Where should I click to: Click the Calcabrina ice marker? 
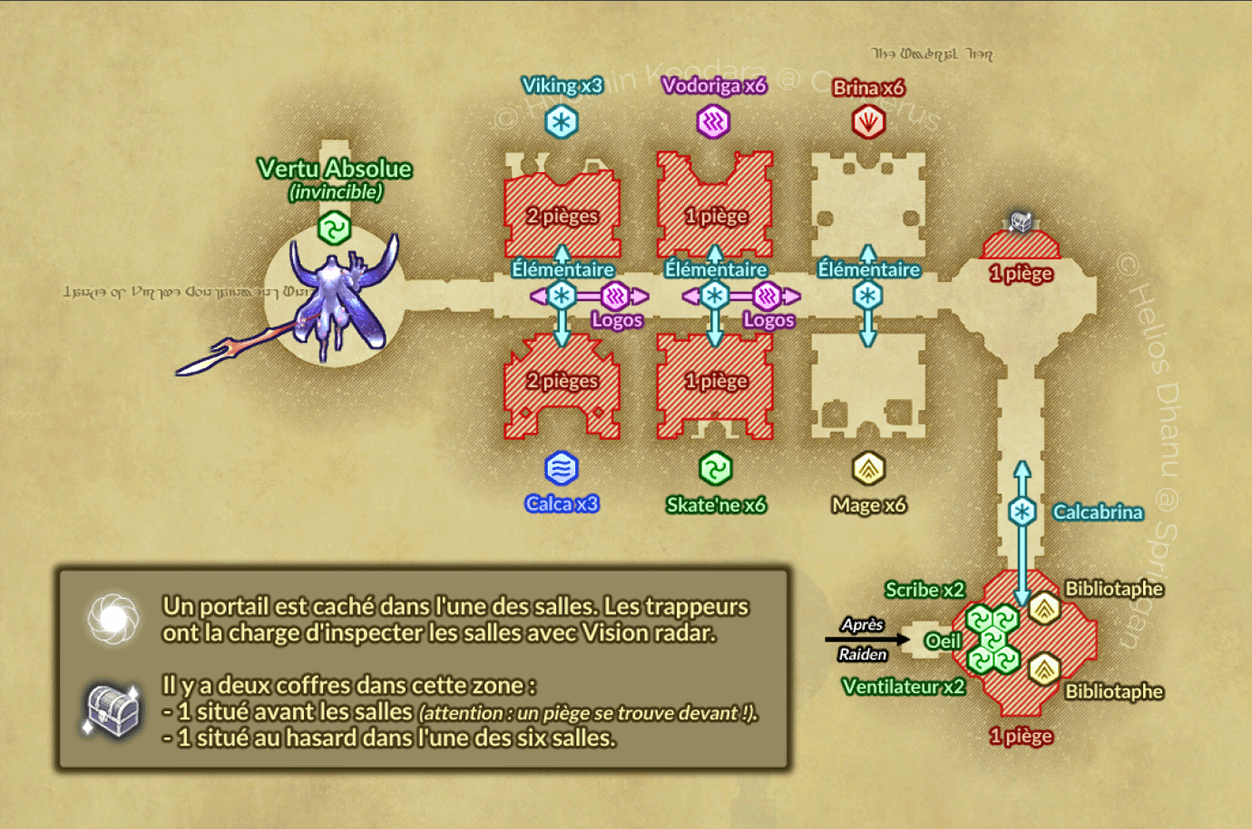click(x=1022, y=513)
